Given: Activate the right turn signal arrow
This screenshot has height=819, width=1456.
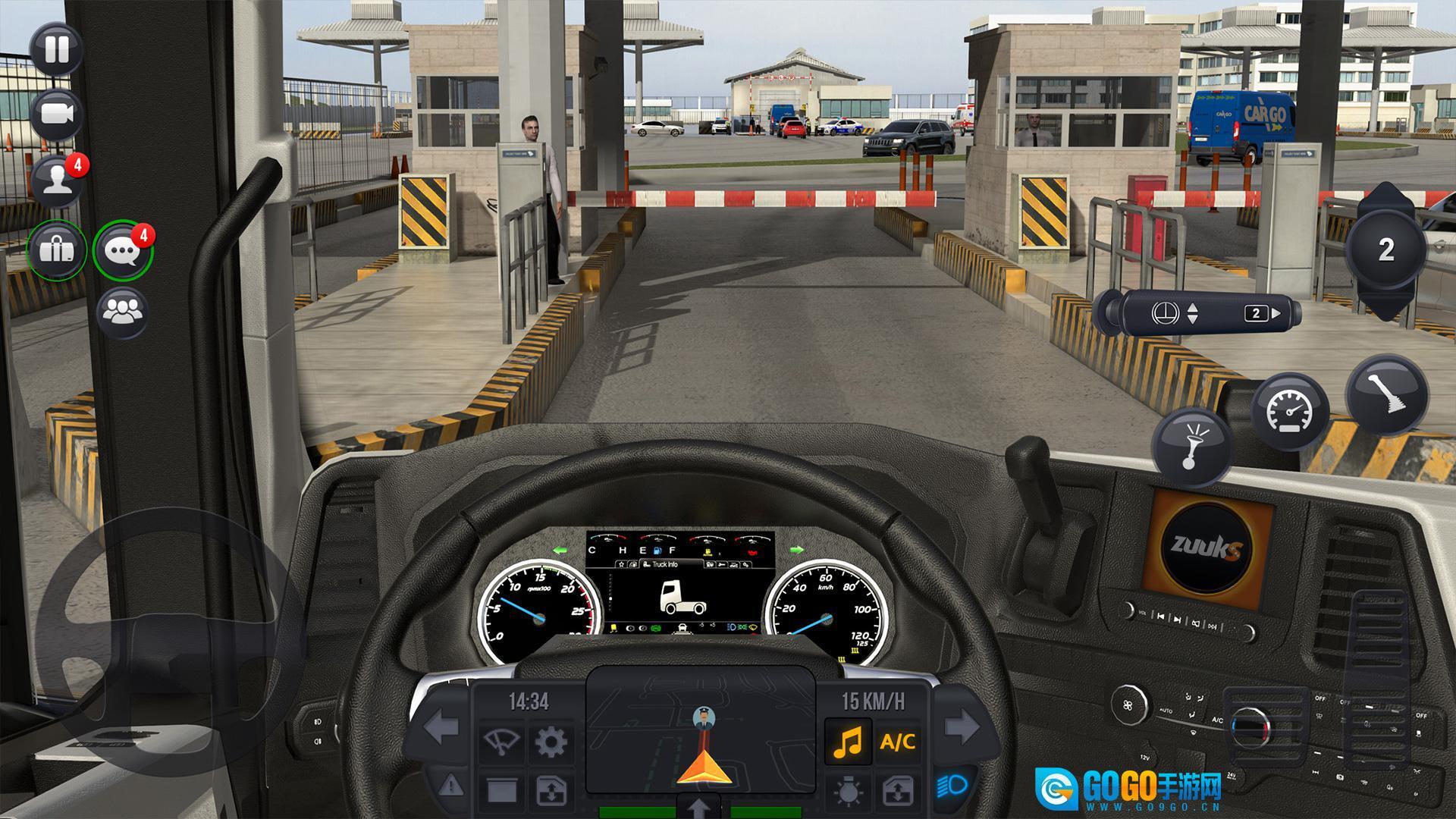Looking at the screenshot, I should (962, 728).
